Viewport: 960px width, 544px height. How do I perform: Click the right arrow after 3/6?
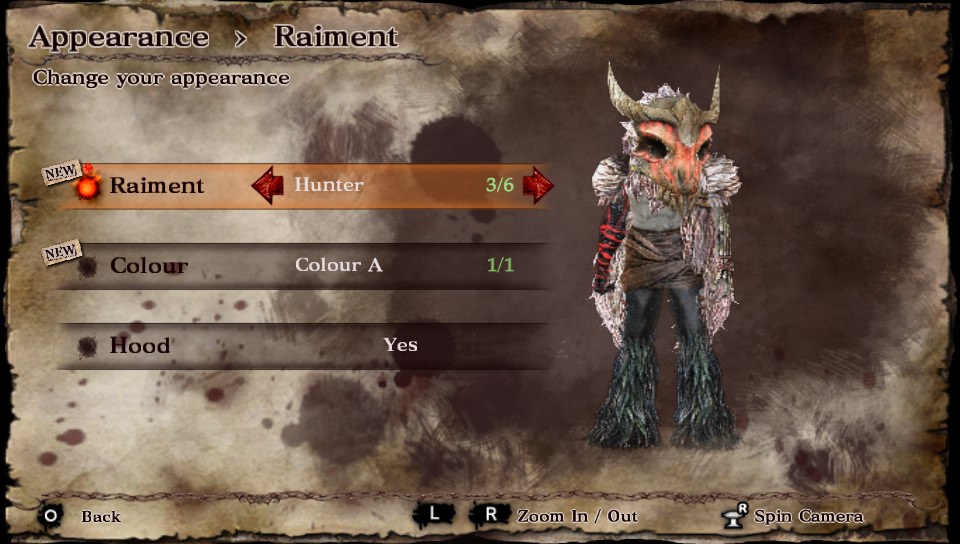(538, 185)
